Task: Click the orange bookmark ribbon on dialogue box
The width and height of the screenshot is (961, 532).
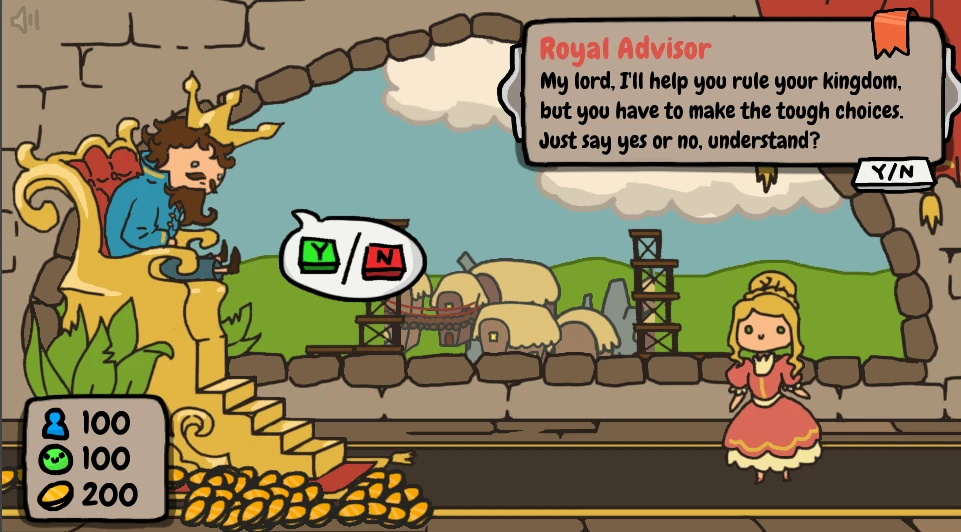Action: [892, 33]
